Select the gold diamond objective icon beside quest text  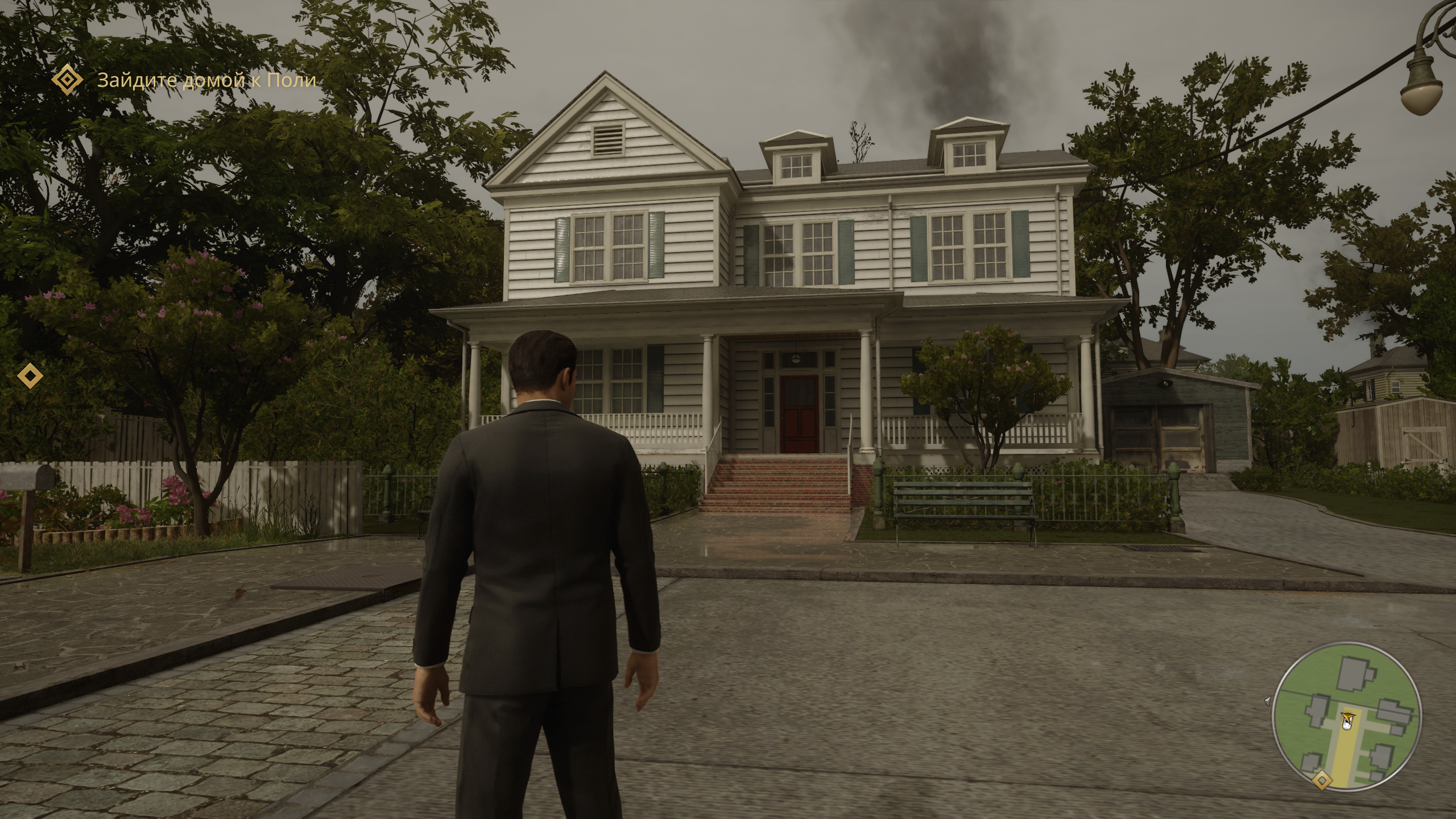67,79
